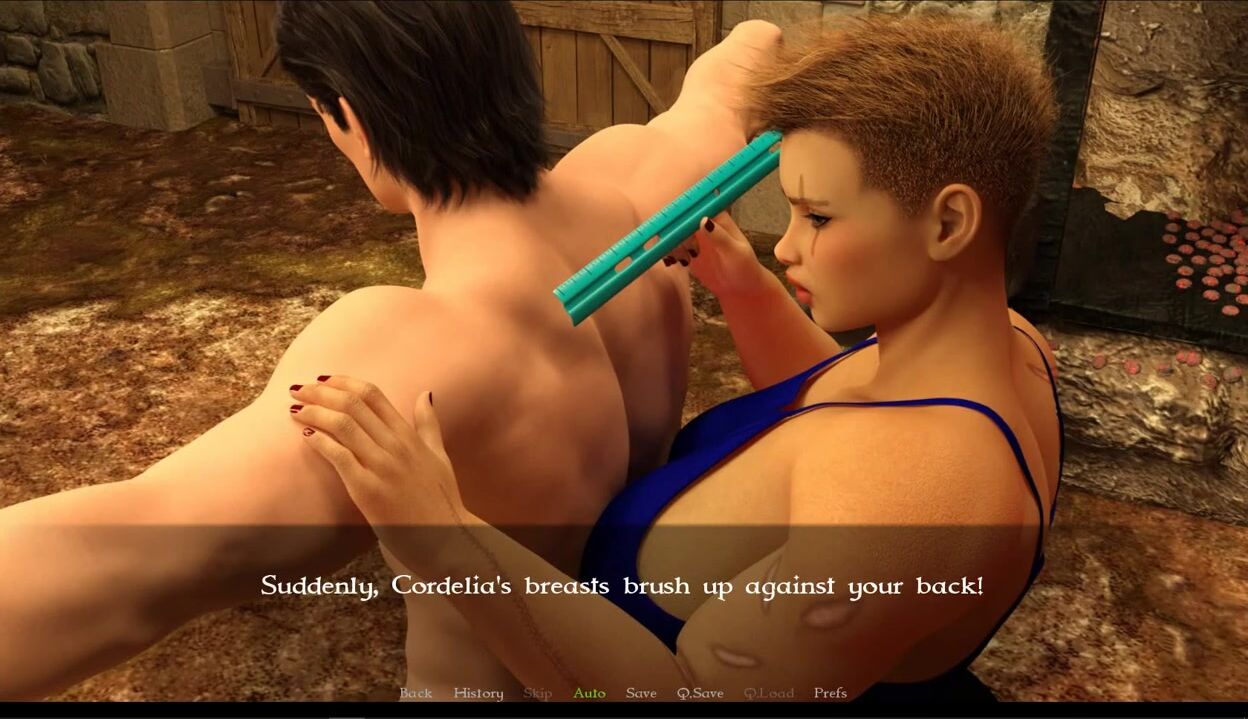Go back with the Back button
The height and width of the screenshot is (719, 1248).
(416, 693)
